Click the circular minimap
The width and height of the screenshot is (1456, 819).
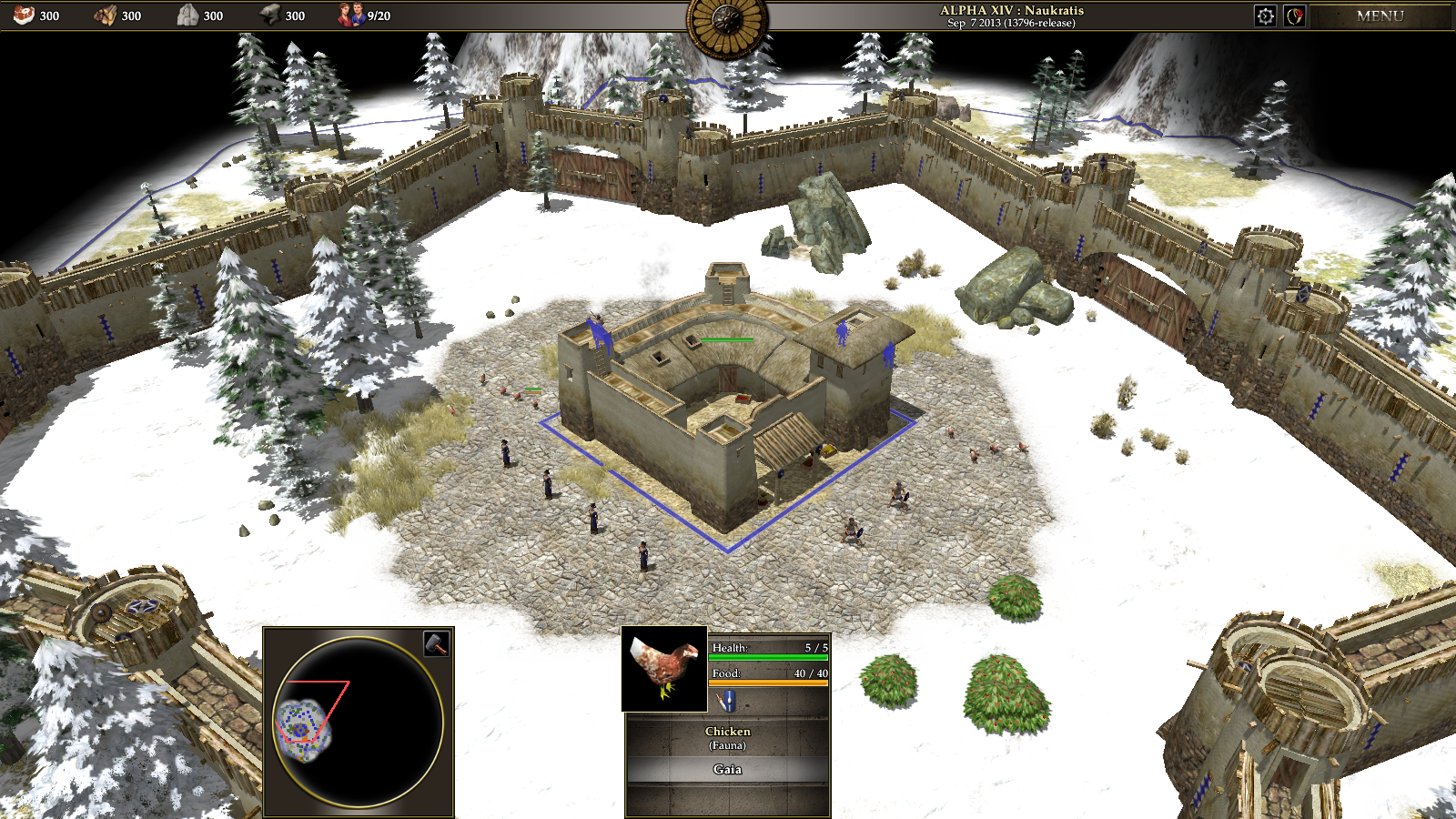click(x=359, y=723)
